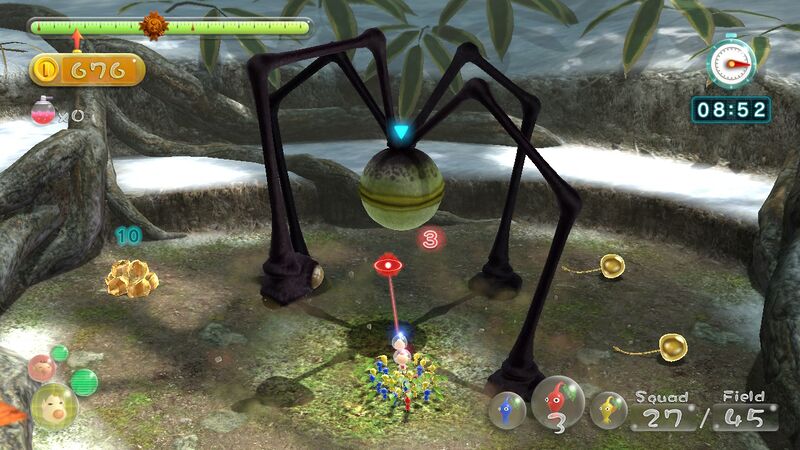
Task: Switch to the blue Pikmin bubble
Action: pos(507,409)
